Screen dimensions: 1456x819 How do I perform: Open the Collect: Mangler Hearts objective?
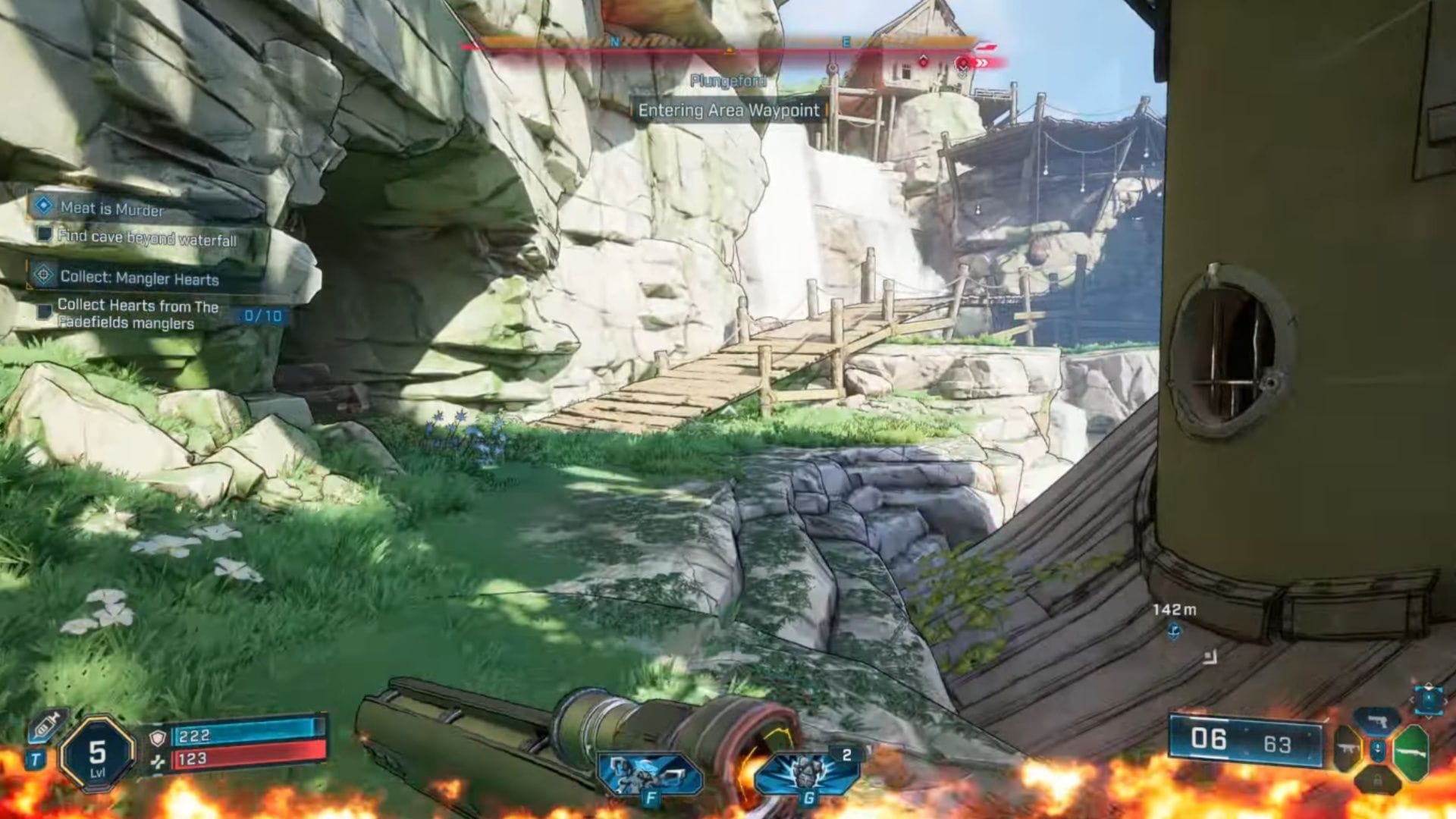coord(139,278)
